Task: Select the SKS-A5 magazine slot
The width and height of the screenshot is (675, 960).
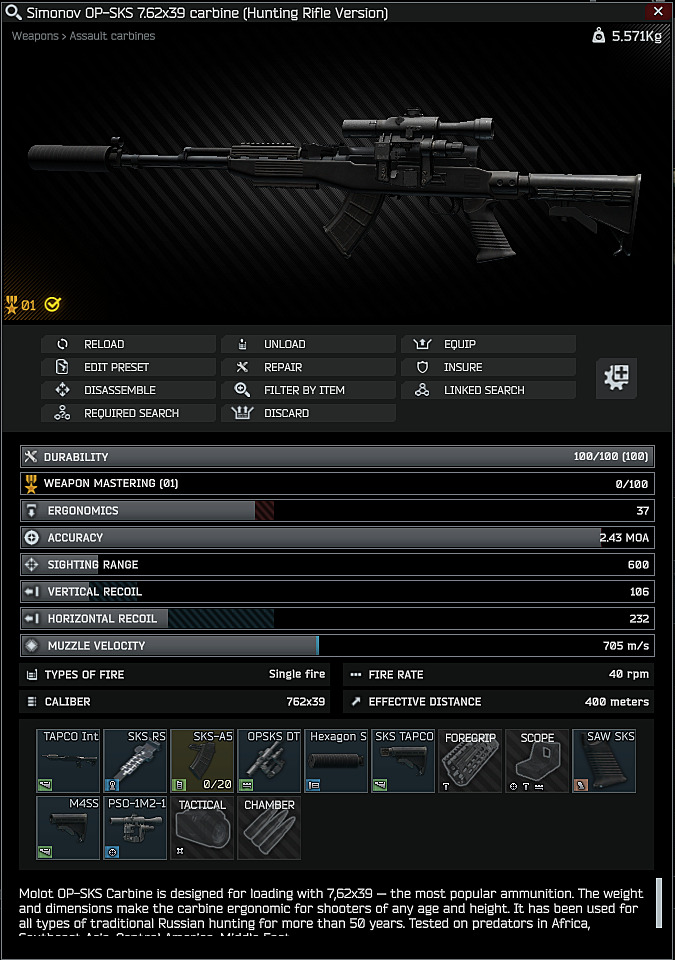Action: tap(202, 761)
